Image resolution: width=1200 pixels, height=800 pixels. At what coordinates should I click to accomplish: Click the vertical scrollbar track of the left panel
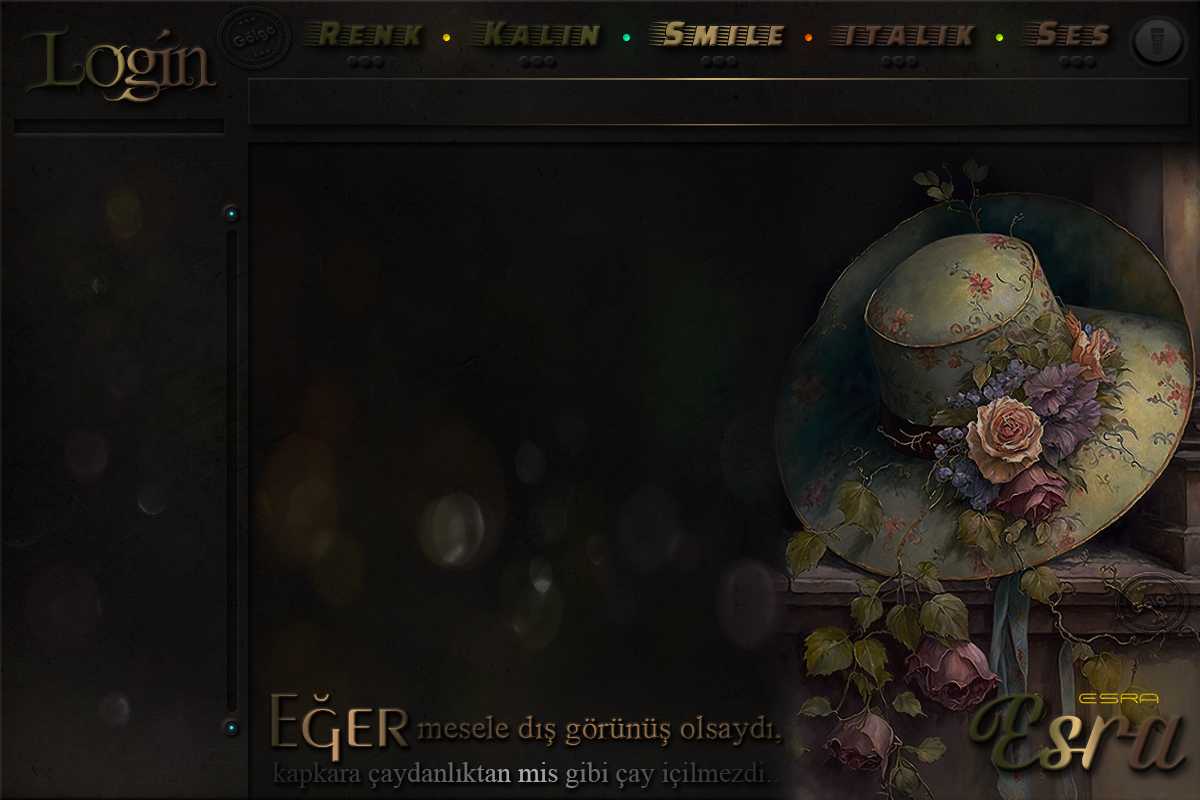[x=232, y=470]
